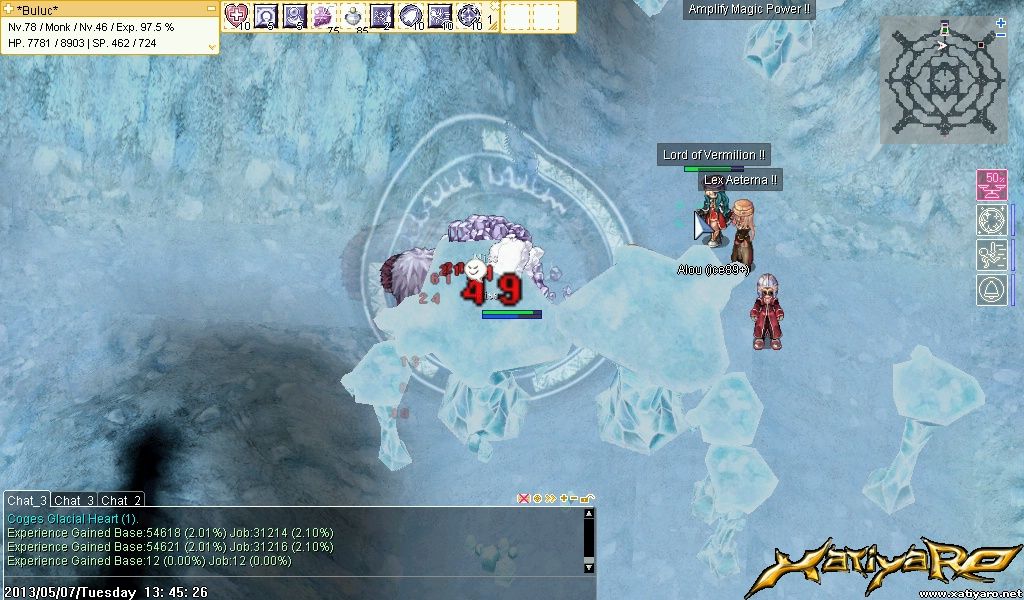
Task: Click the pink 50% weight status icon
Action: point(992,185)
